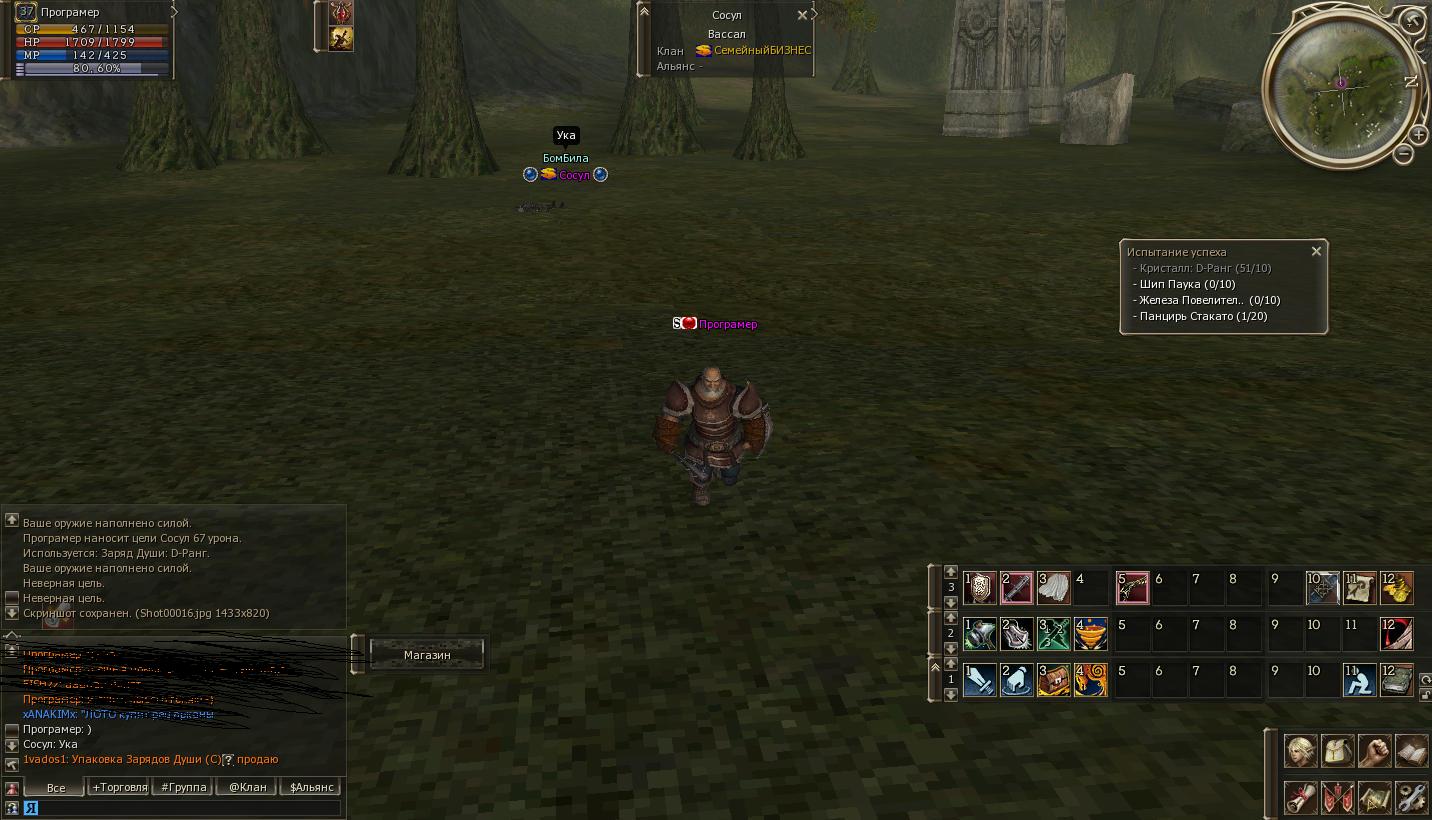The width and height of the screenshot is (1432, 820).
Task: Open the actions fist icon
Action: point(1375,750)
